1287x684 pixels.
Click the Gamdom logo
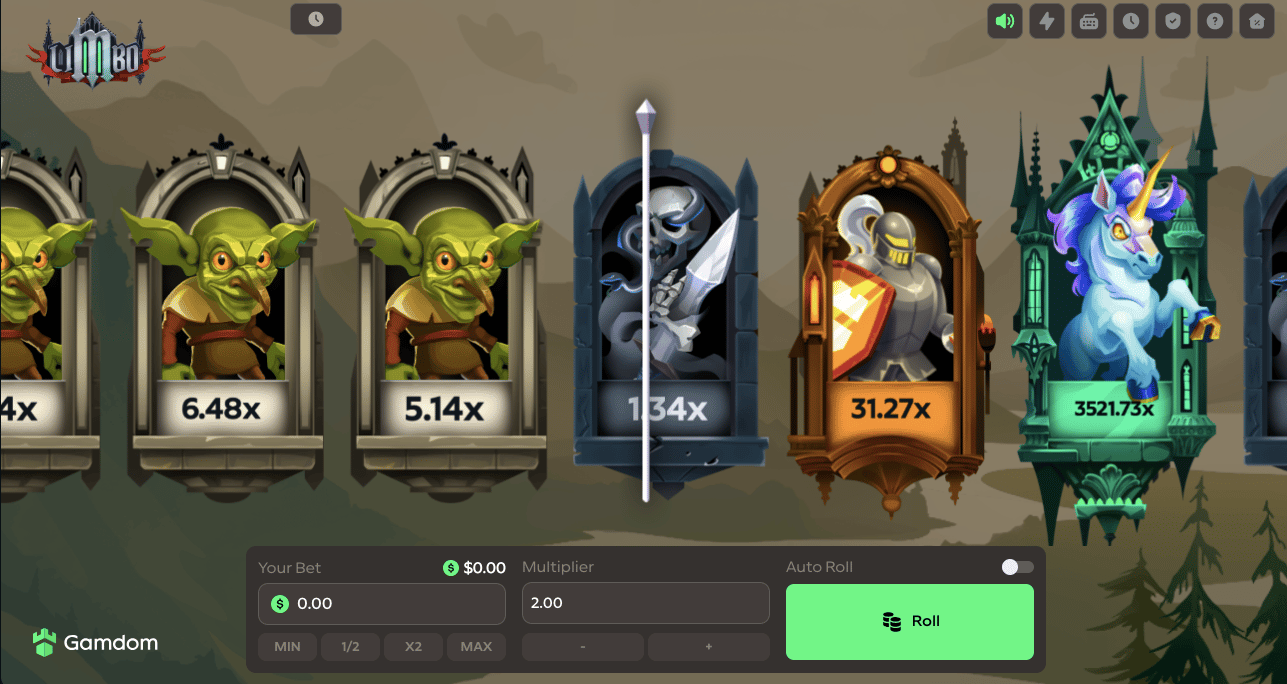(95, 643)
